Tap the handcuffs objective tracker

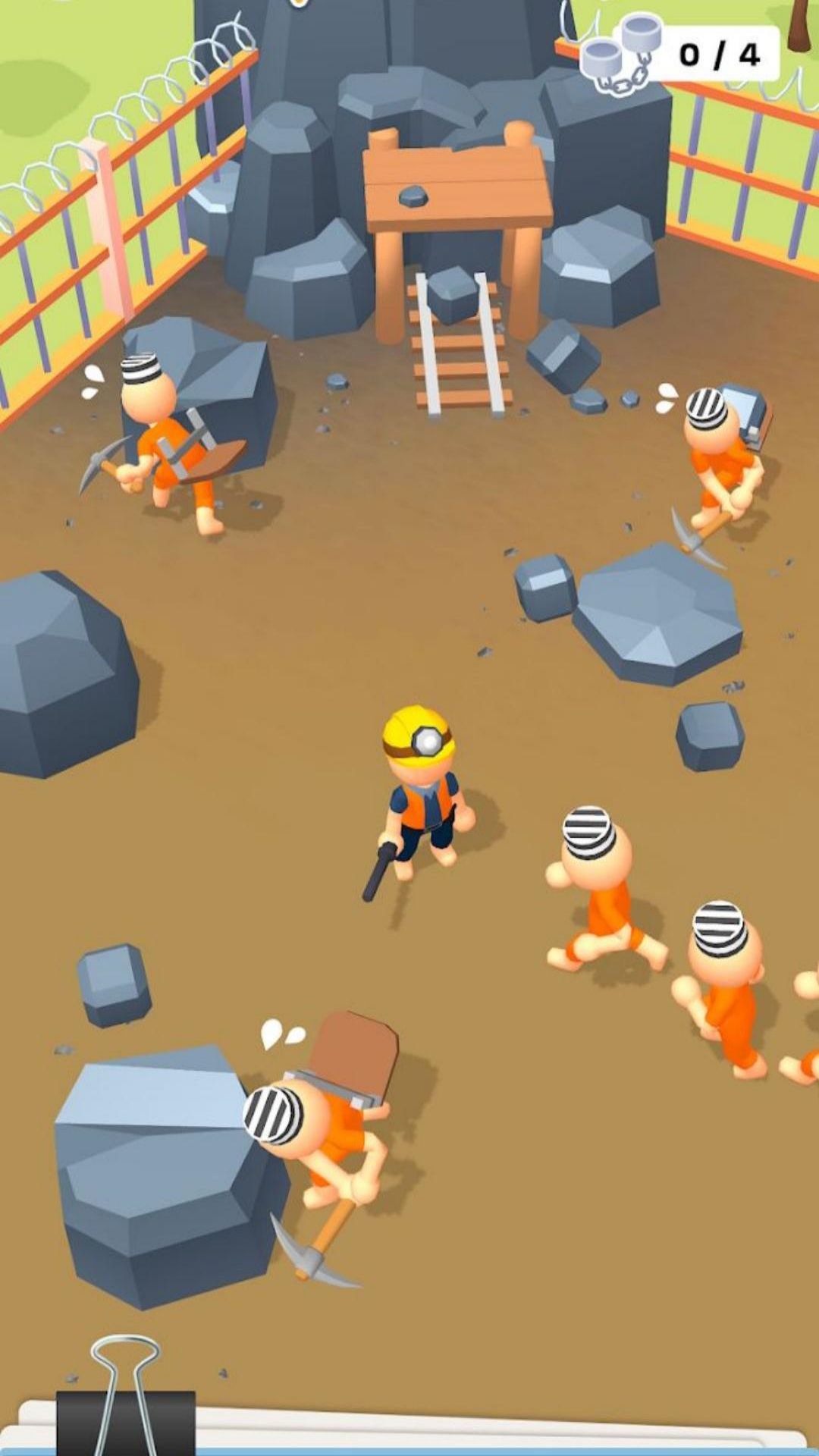[680, 54]
